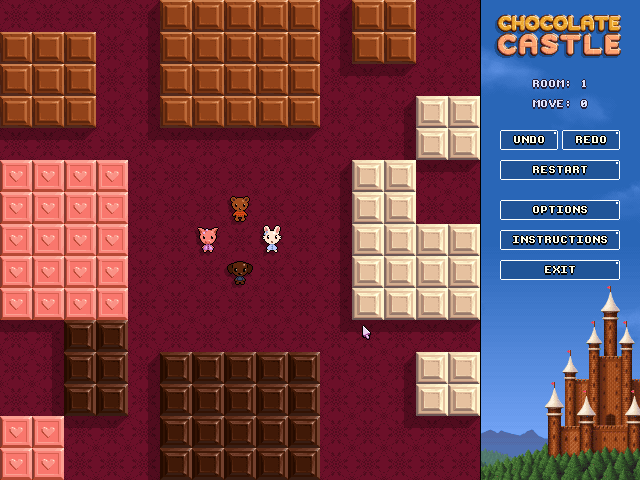Viewport: 640px width, 480px height.
Task: Select the pink pig piece
Action: coord(208,240)
